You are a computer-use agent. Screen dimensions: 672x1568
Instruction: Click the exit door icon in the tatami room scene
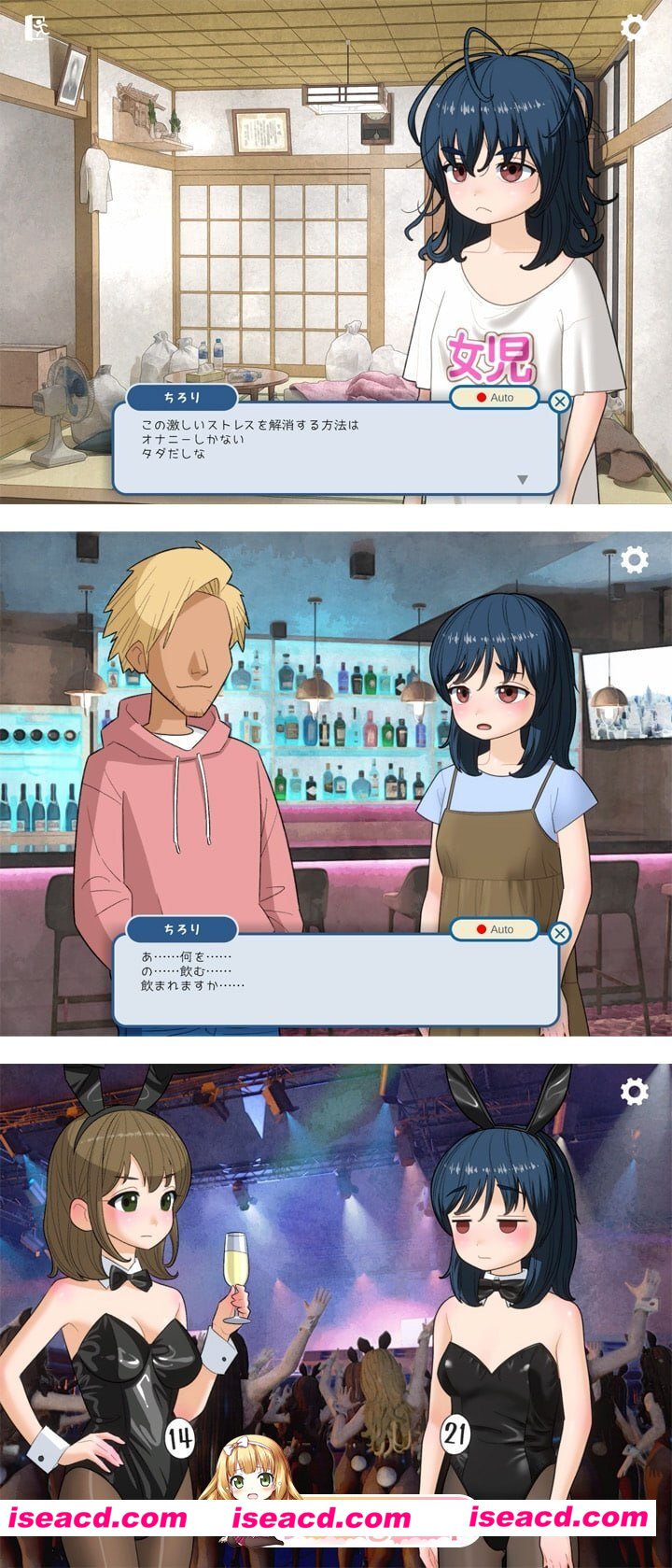click(36, 27)
